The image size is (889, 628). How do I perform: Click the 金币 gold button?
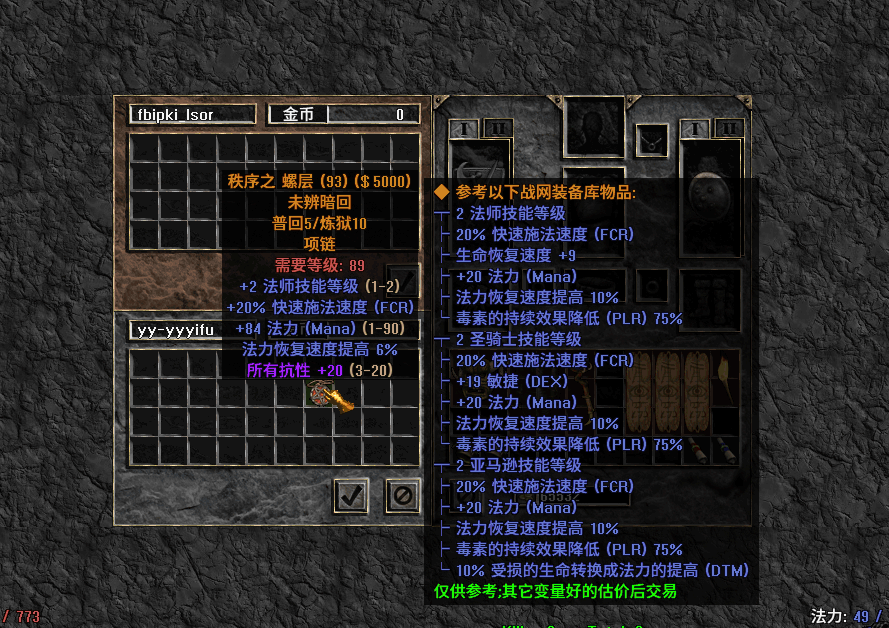298,115
